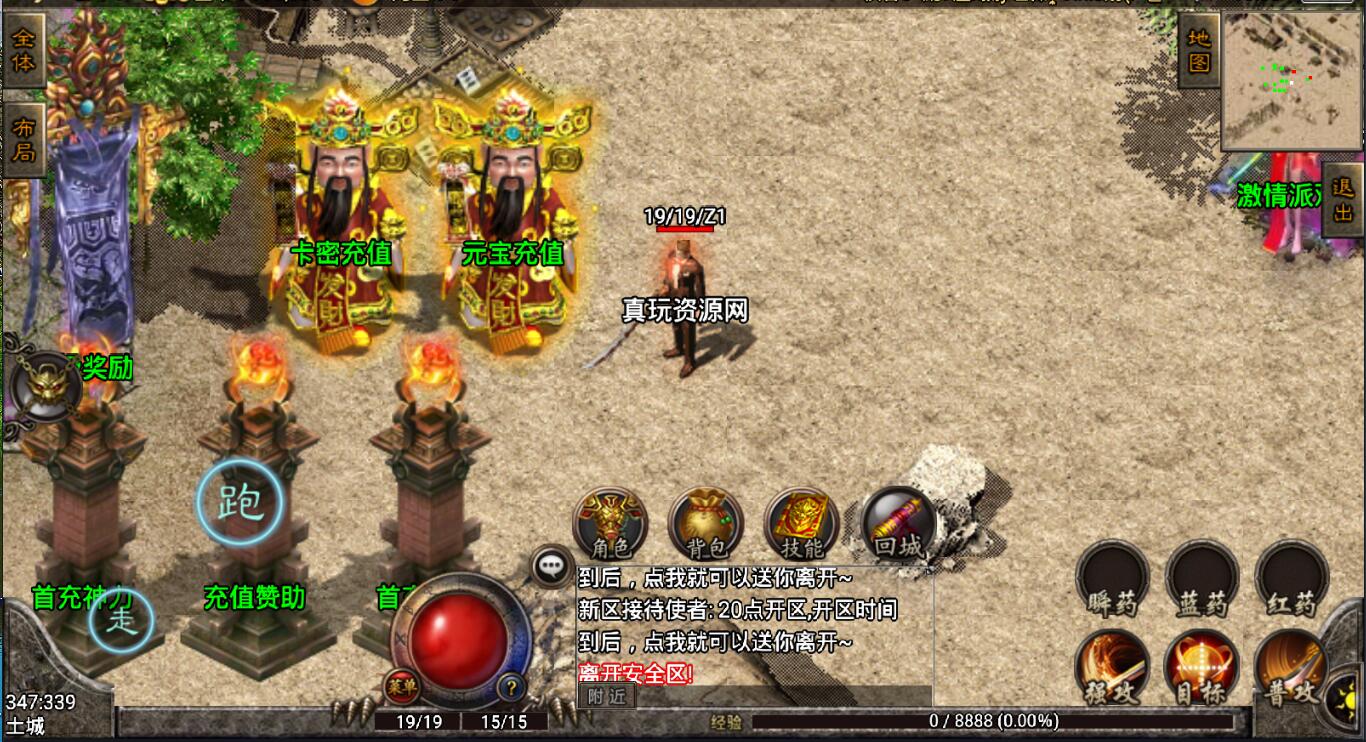This screenshot has height=742, width=1366.
Task: Click the 全体 button
Action: pyautogui.click(x=23, y=48)
